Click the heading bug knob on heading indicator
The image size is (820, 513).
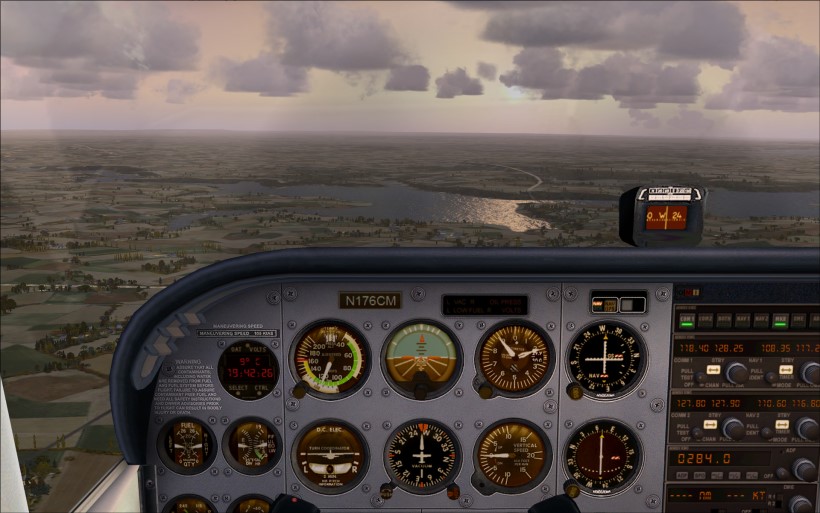point(452,491)
